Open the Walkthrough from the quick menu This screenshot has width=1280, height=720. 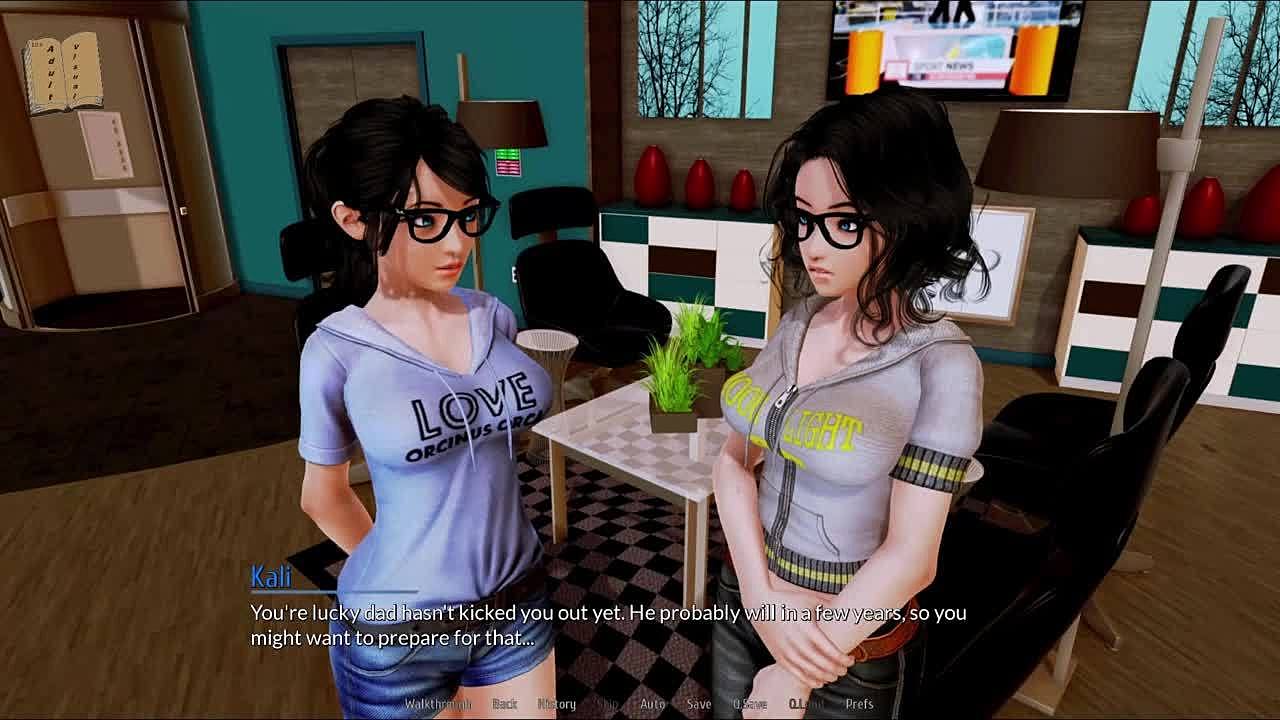[x=437, y=704]
